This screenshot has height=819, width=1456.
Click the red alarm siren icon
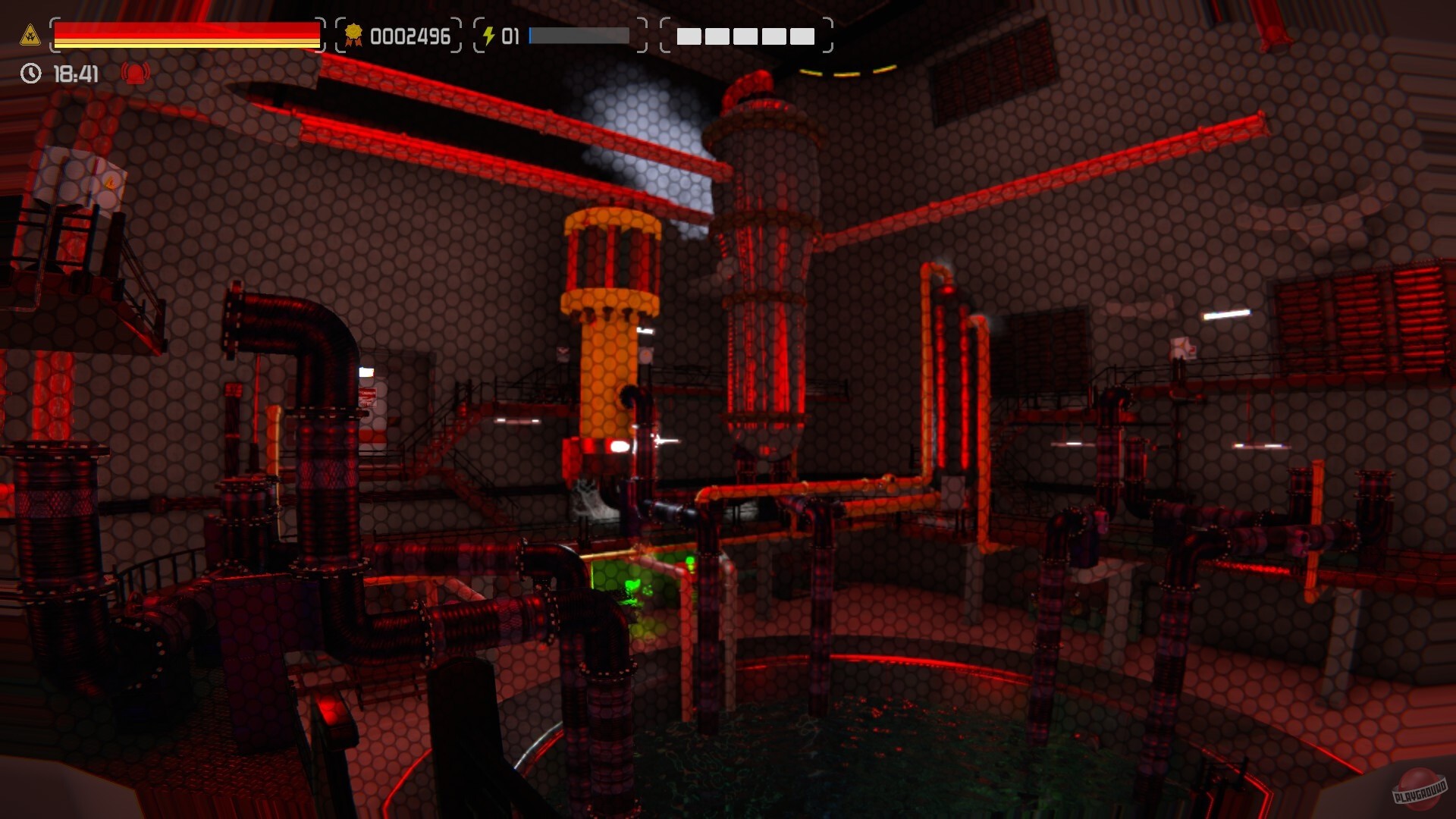[x=133, y=74]
